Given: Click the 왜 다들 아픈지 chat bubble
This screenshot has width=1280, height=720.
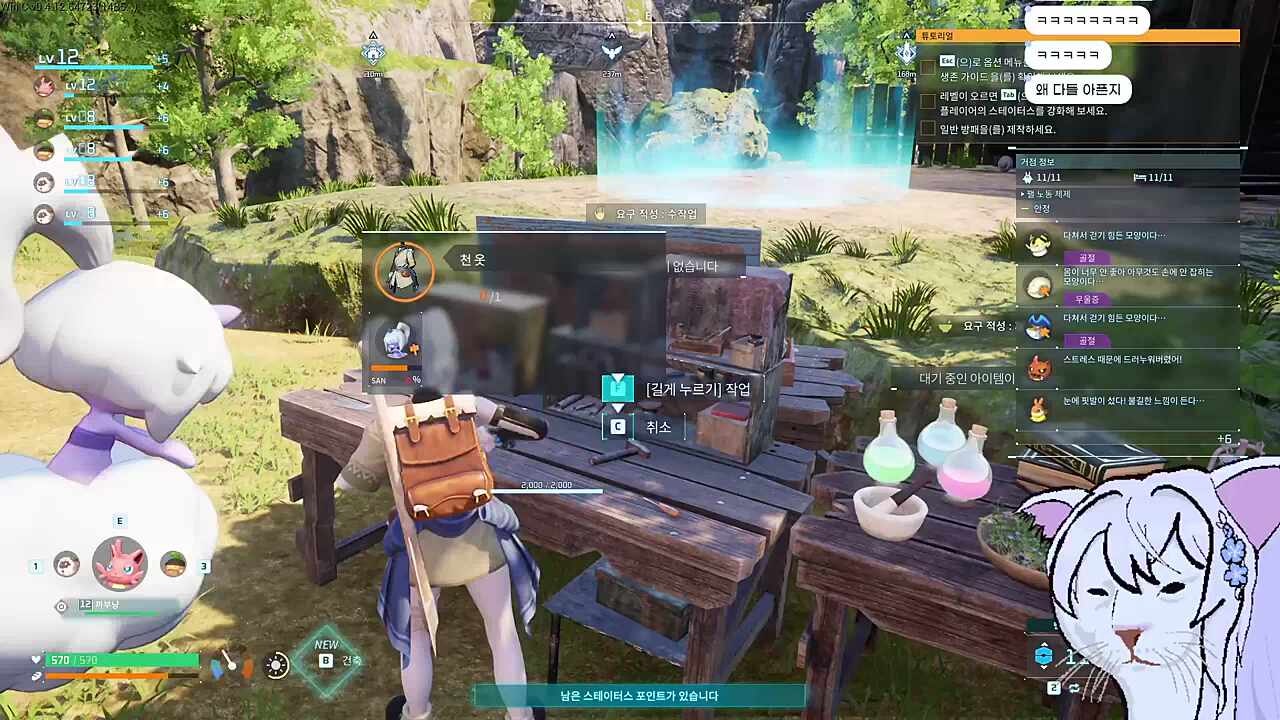Looking at the screenshot, I should click(x=1078, y=90).
